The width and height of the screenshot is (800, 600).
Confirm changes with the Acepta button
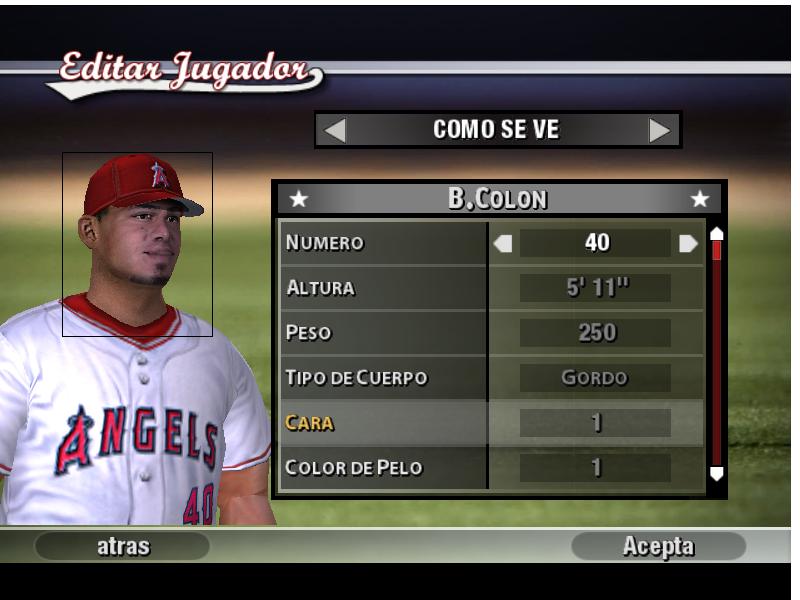point(658,546)
